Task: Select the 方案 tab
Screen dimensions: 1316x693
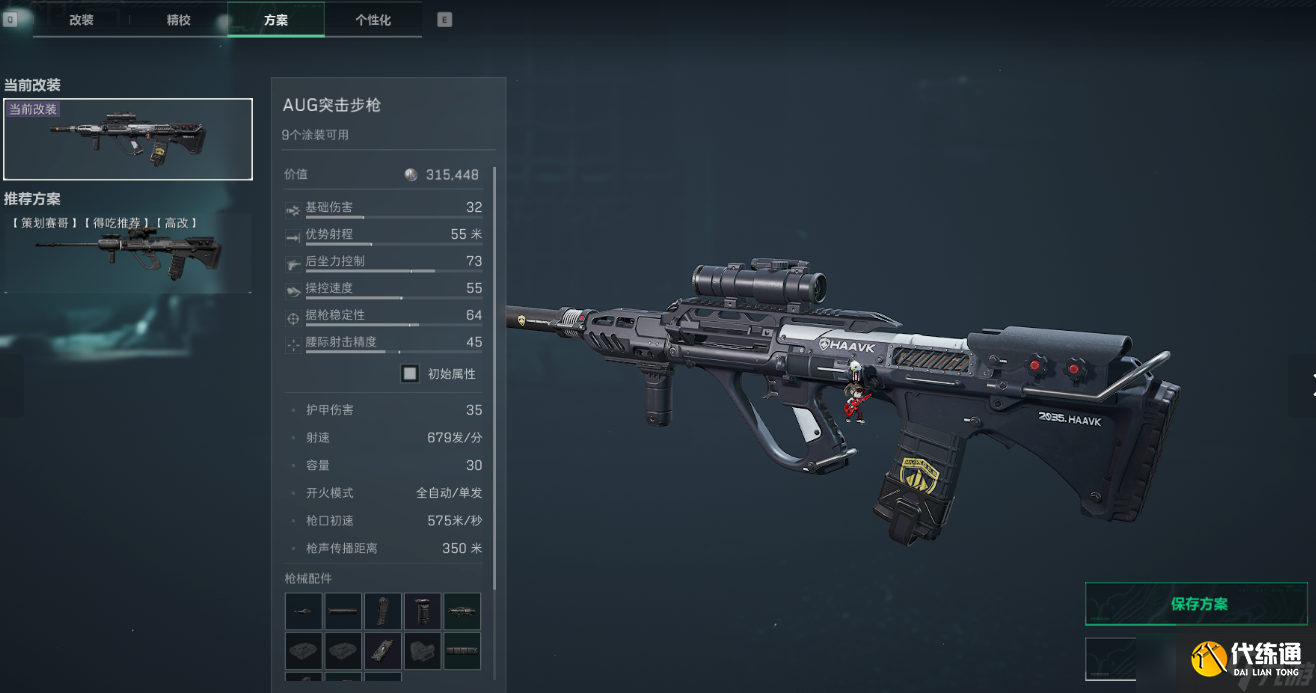Action: [276, 20]
